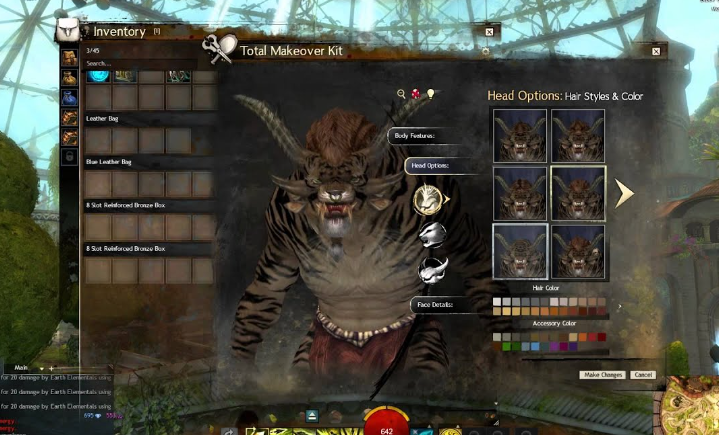Show the next page of hair styles
Viewport: 719px width, 435px height.
(625, 193)
